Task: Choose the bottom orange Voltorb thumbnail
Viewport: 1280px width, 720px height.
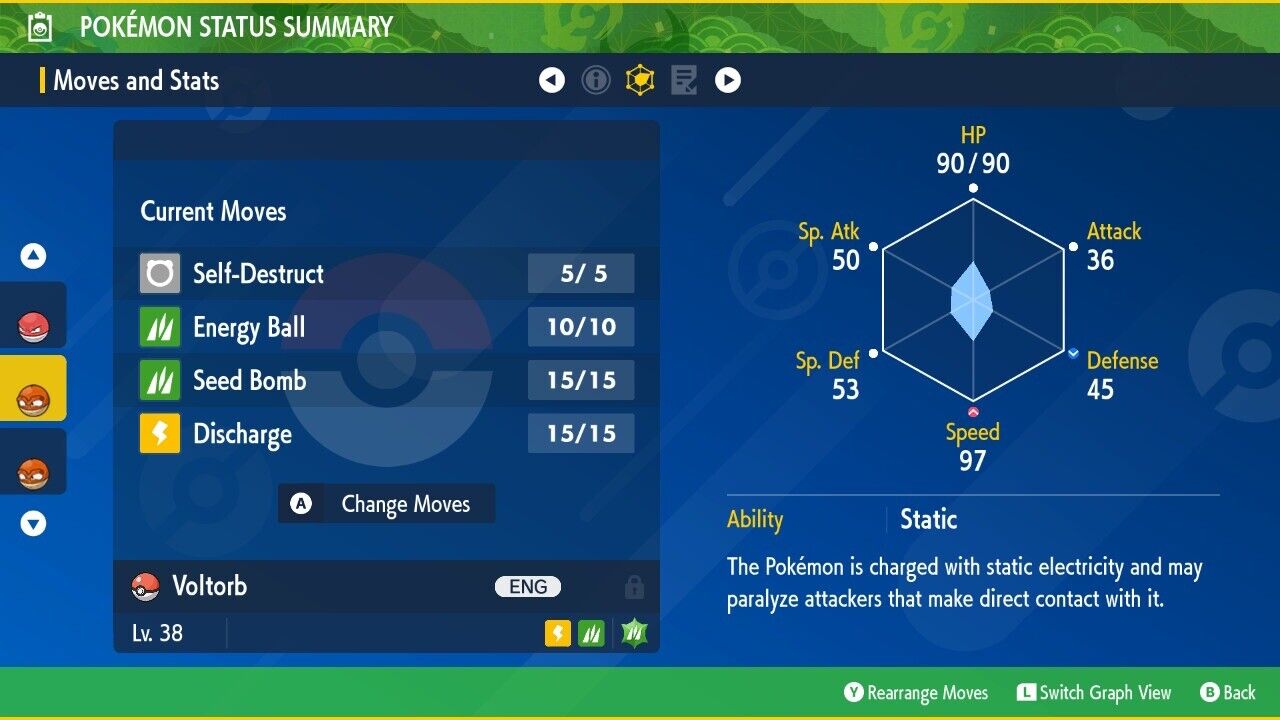Action: click(33, 469)
